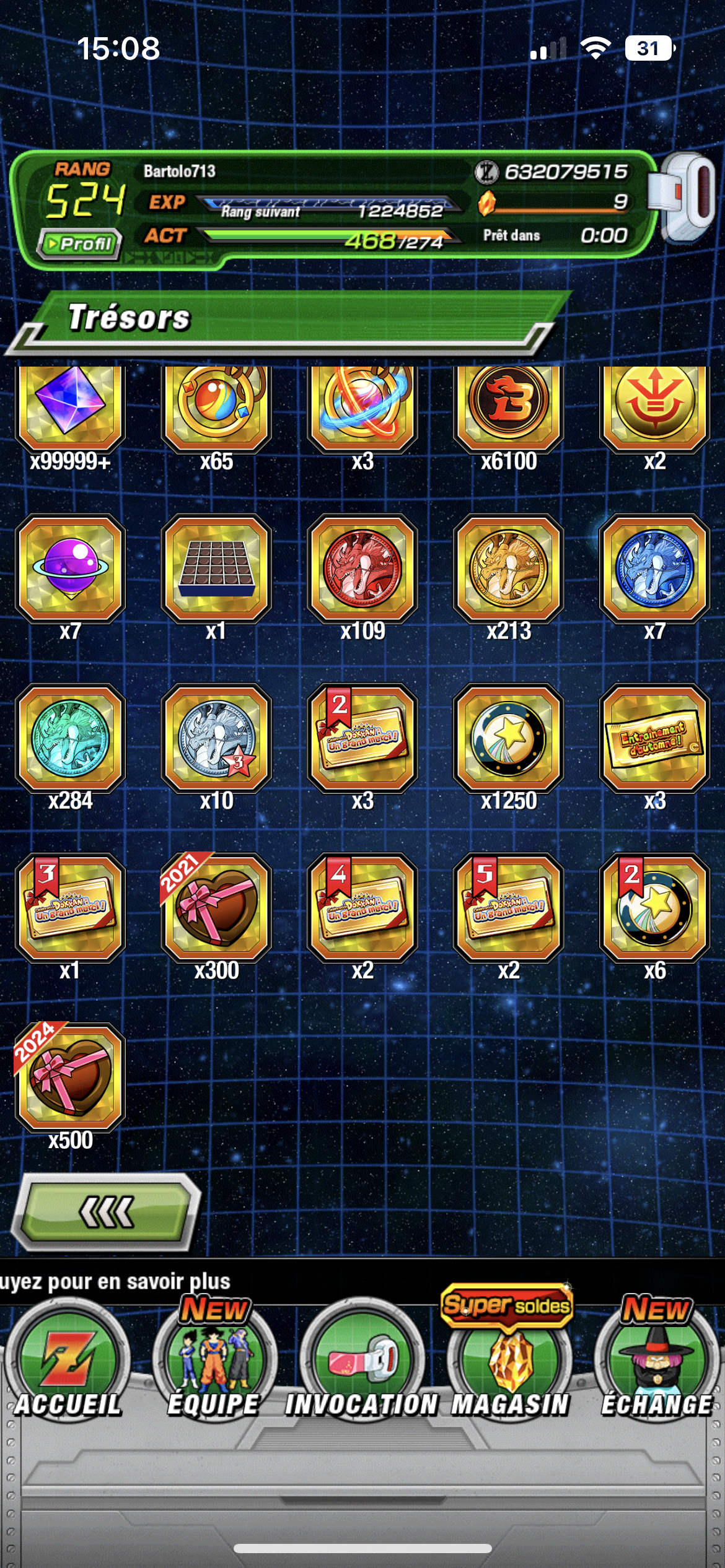Select the Entraînement d'automne ticket
725x1568 pixels.
(654, 738)
